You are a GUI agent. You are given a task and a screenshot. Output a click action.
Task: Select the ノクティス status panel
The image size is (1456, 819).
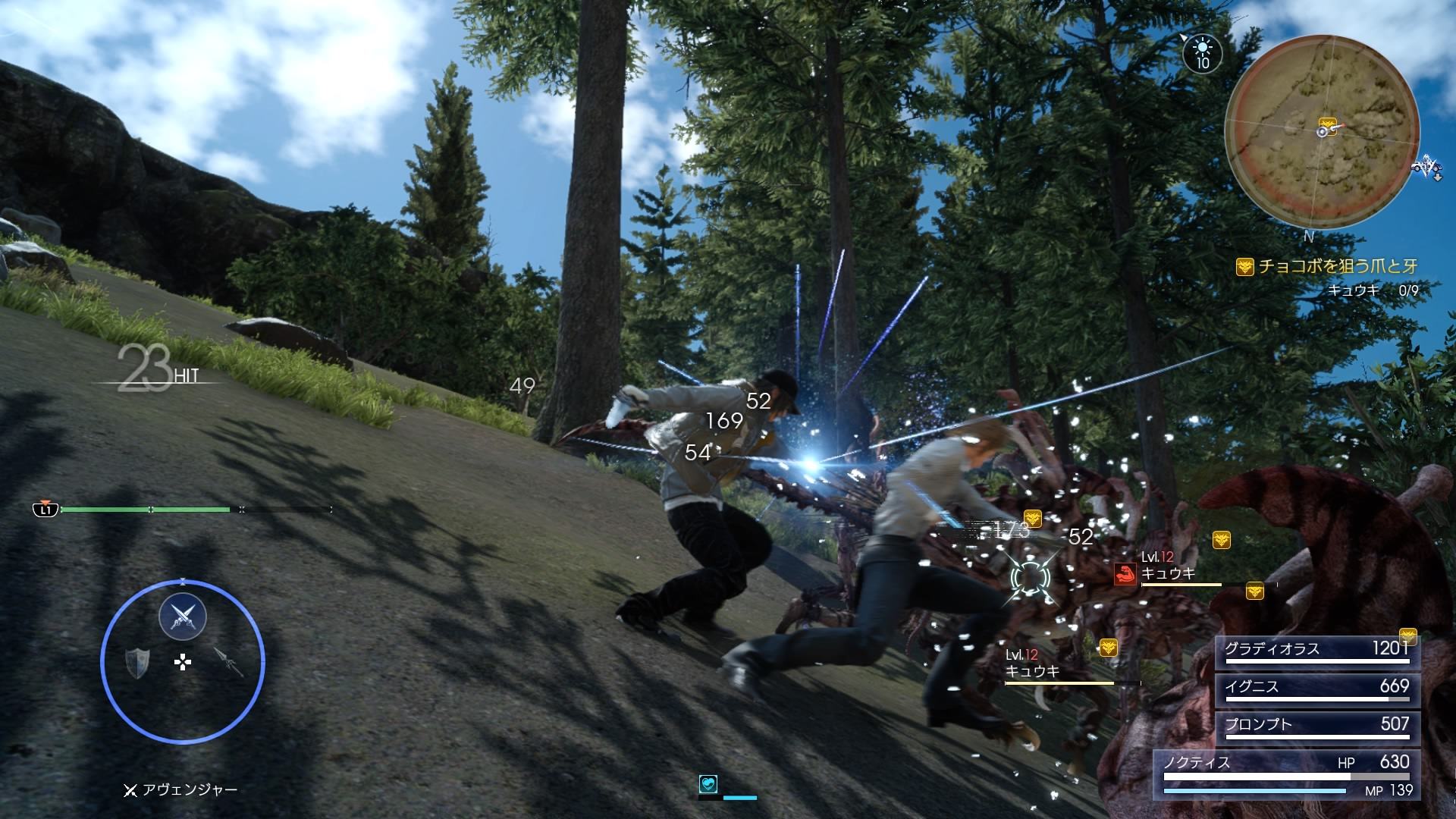(x=1286, y=774)
